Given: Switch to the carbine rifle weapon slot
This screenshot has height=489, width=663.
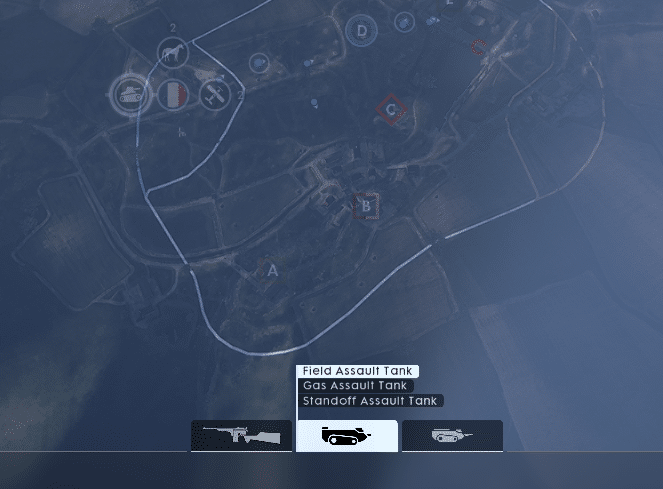Looking at the screenshot, I should point(241,436).
